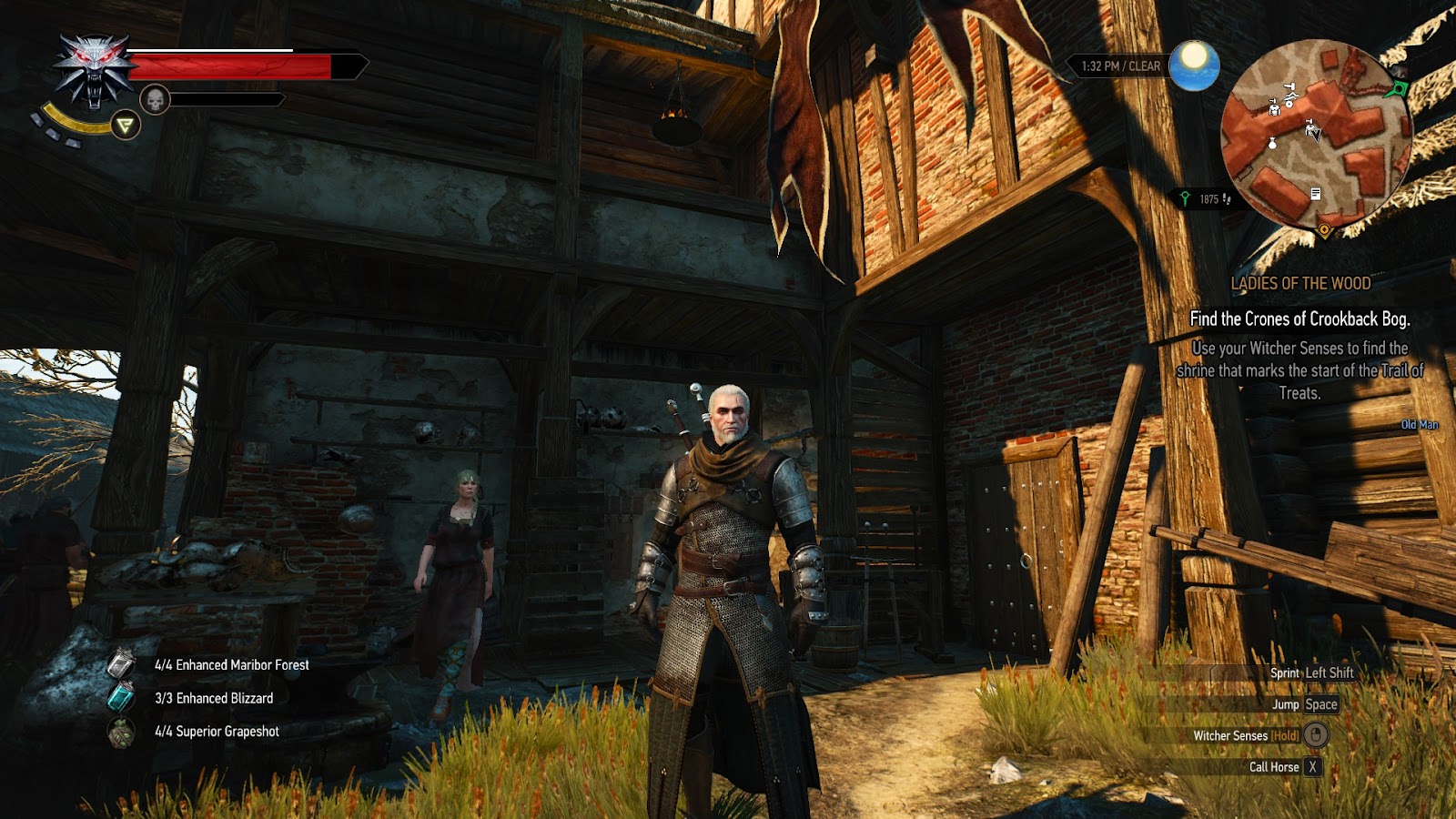Click the green quest marker on minimap edge
Viewport: 1456px width, 819px height.
[x=1398, y=89]
